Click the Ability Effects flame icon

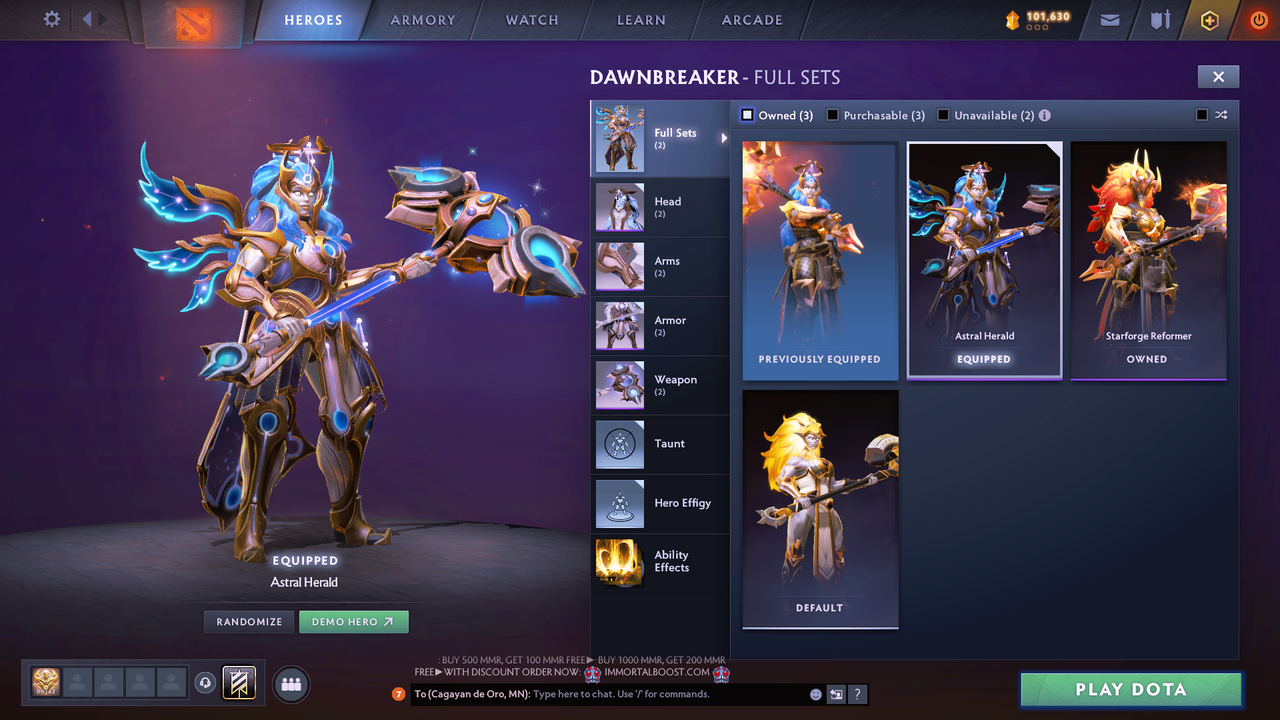(619, 563)
